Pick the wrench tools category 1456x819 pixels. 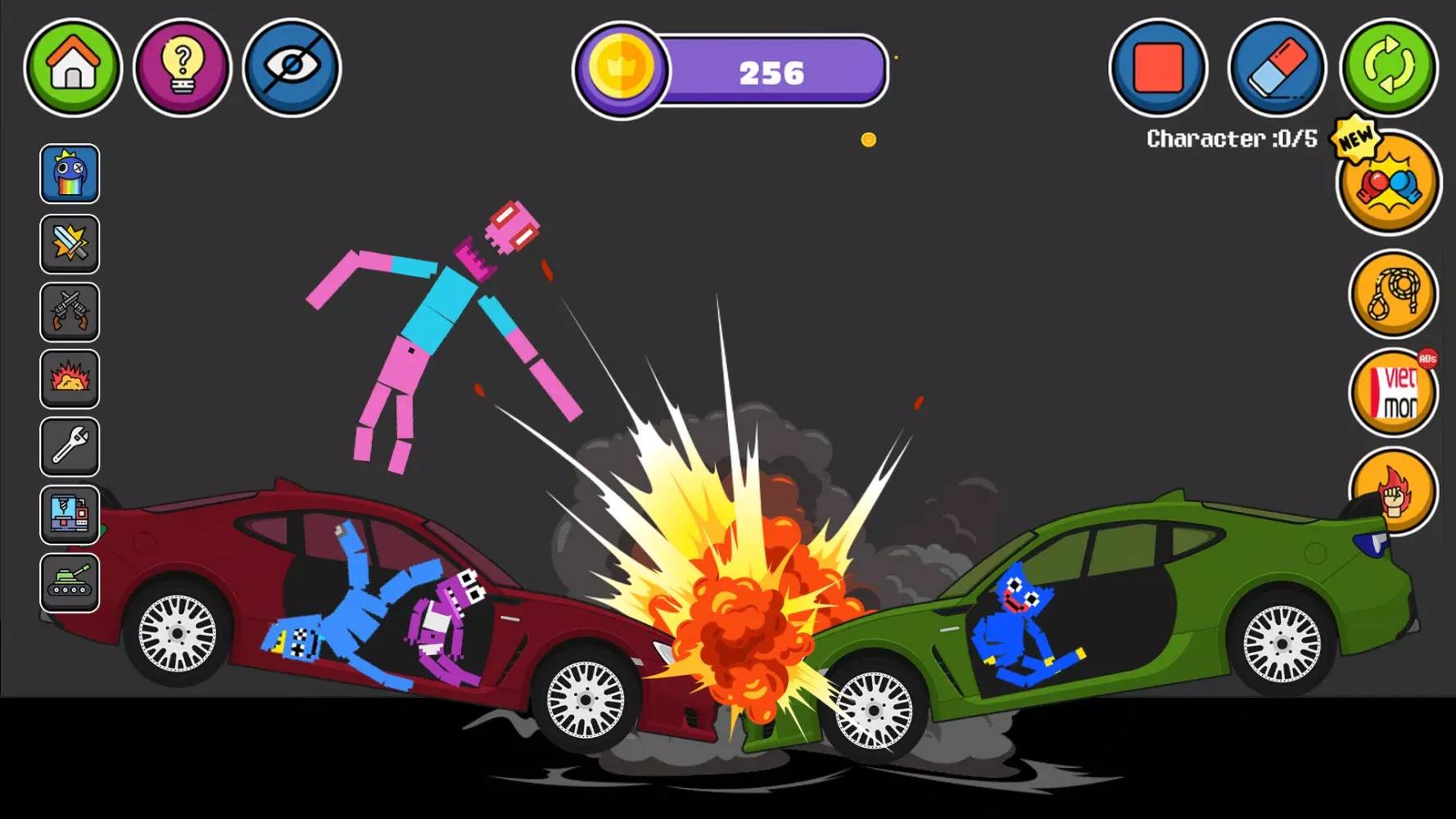(x=70, y=447)
